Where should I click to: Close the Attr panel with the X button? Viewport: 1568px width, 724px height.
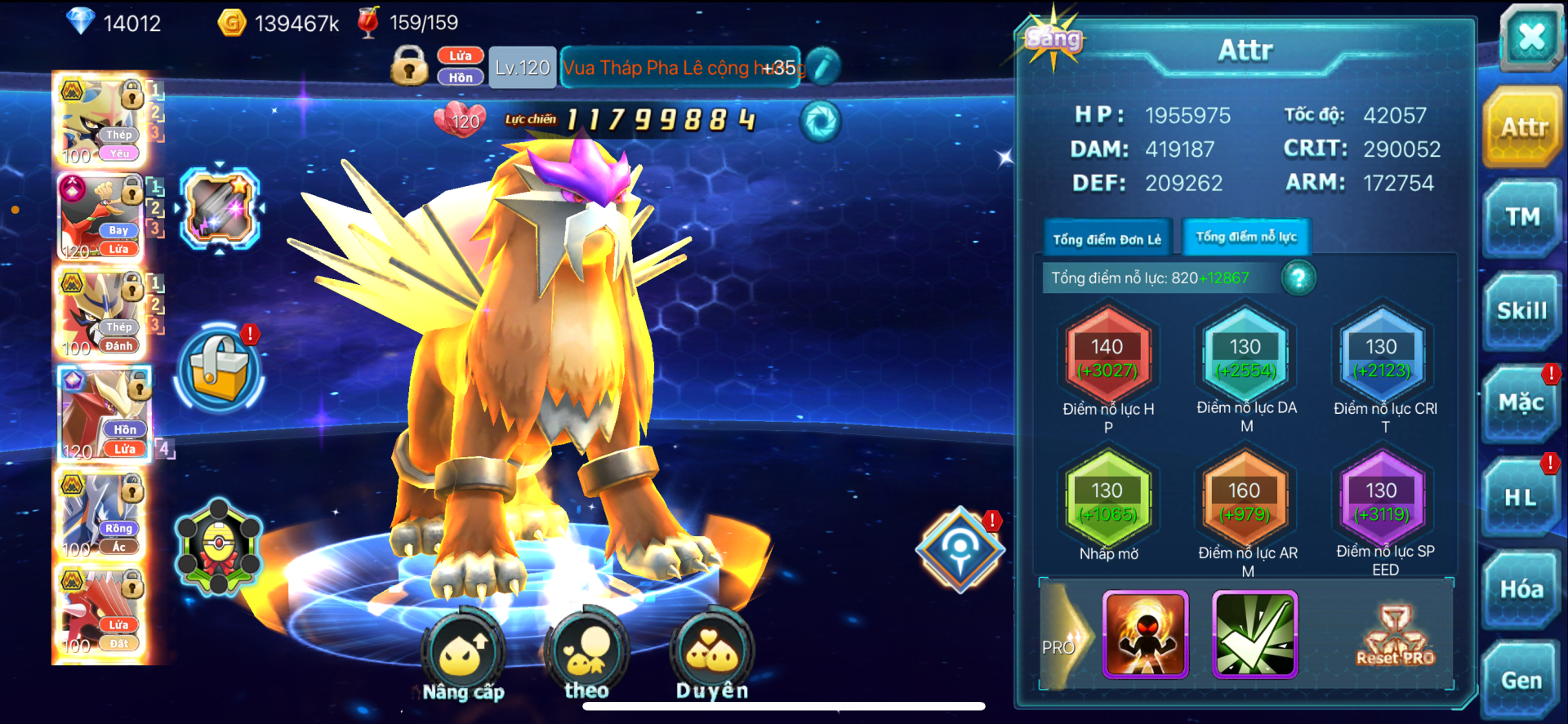point(1530,38)
